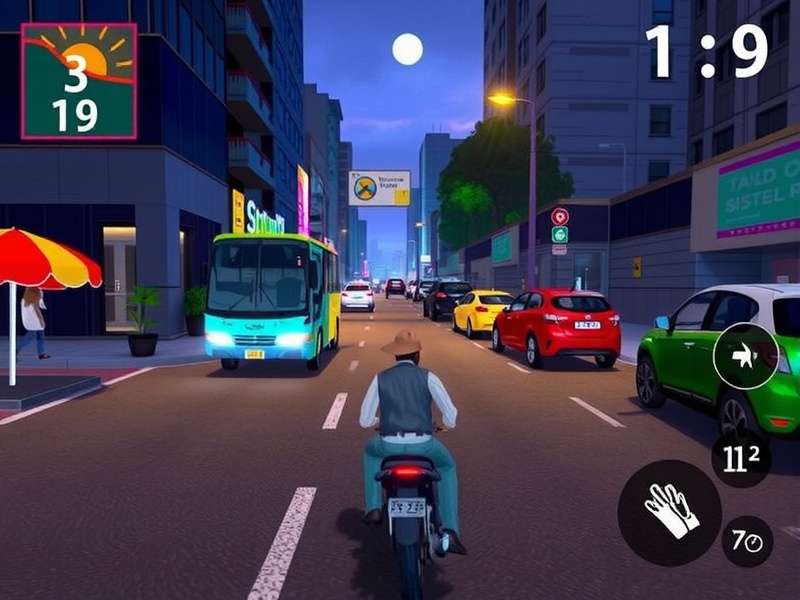Activate the round arrow icon button
Image resolution: width=800 pixels, height=600 pixels.
[745, 356]
